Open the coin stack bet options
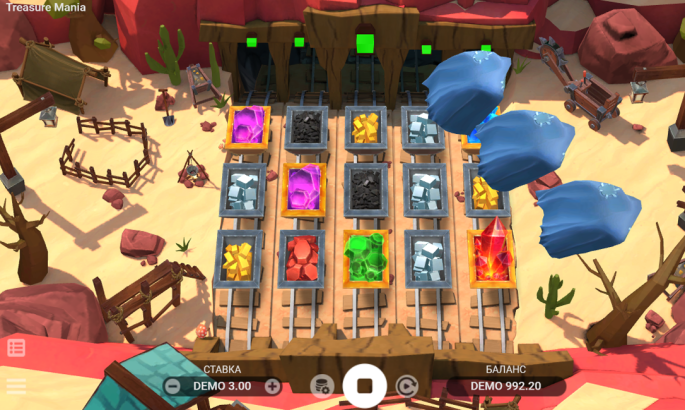The width and height of the screenshot is (685, 410). (321, 386)
